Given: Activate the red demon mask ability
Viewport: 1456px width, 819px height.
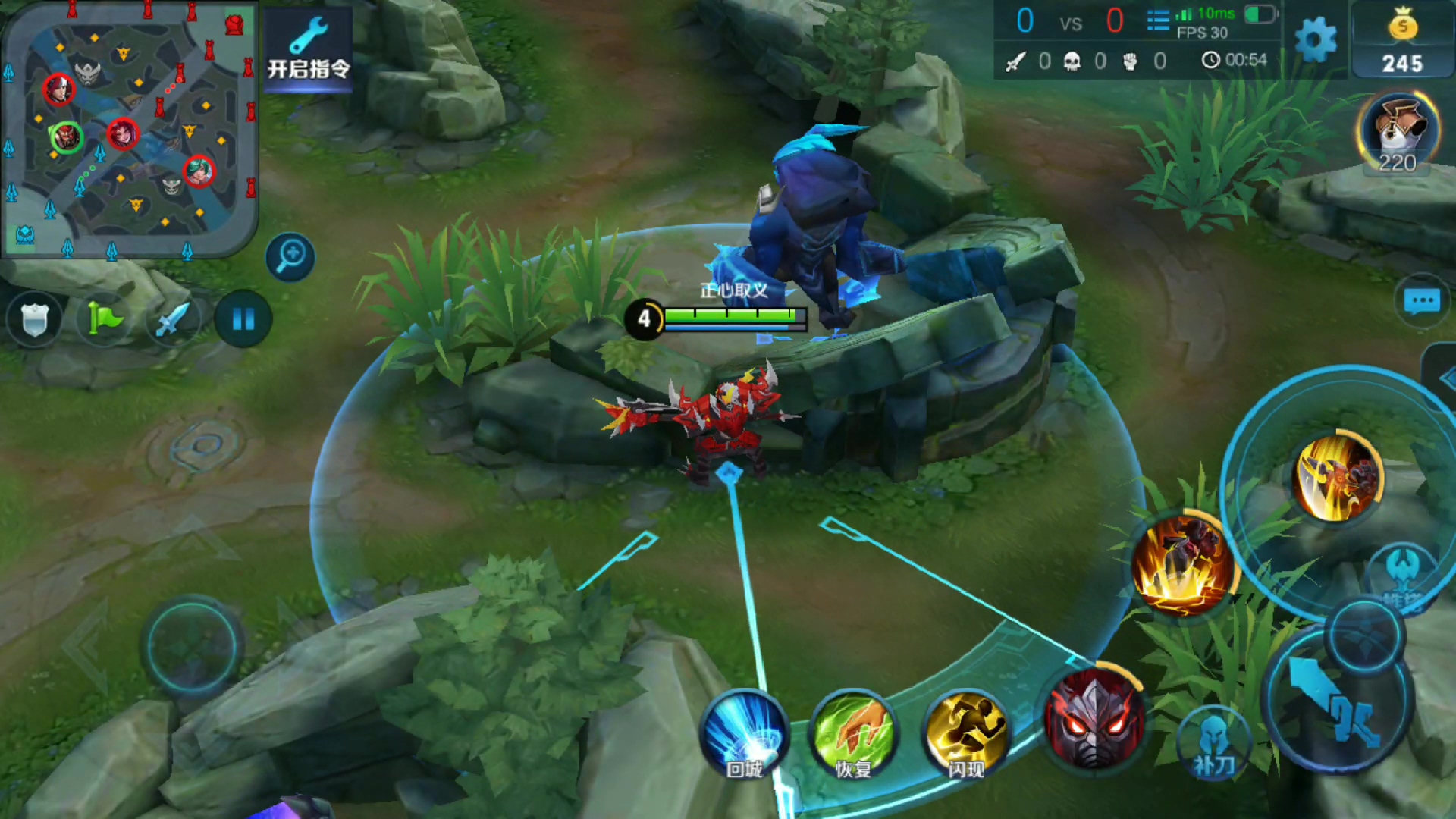Looking at the screenshot, I should (1094, 717).
